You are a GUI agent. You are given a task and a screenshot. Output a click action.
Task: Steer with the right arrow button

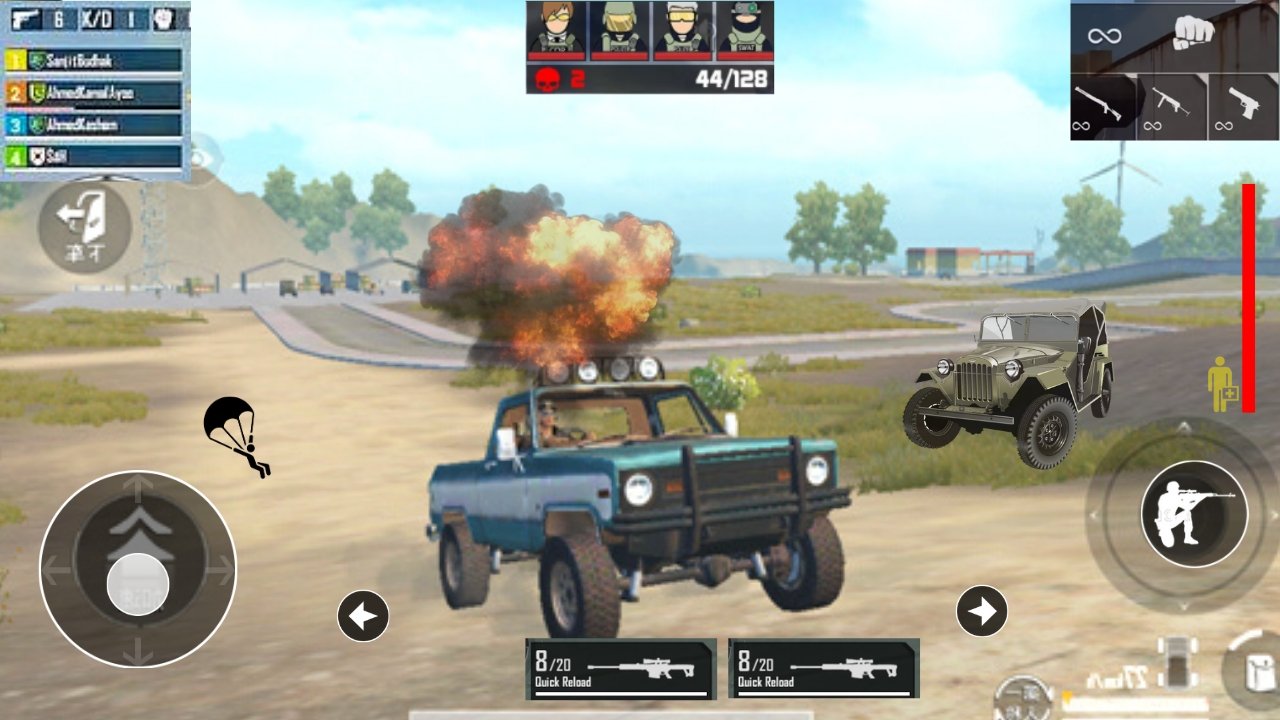point(982,611)
